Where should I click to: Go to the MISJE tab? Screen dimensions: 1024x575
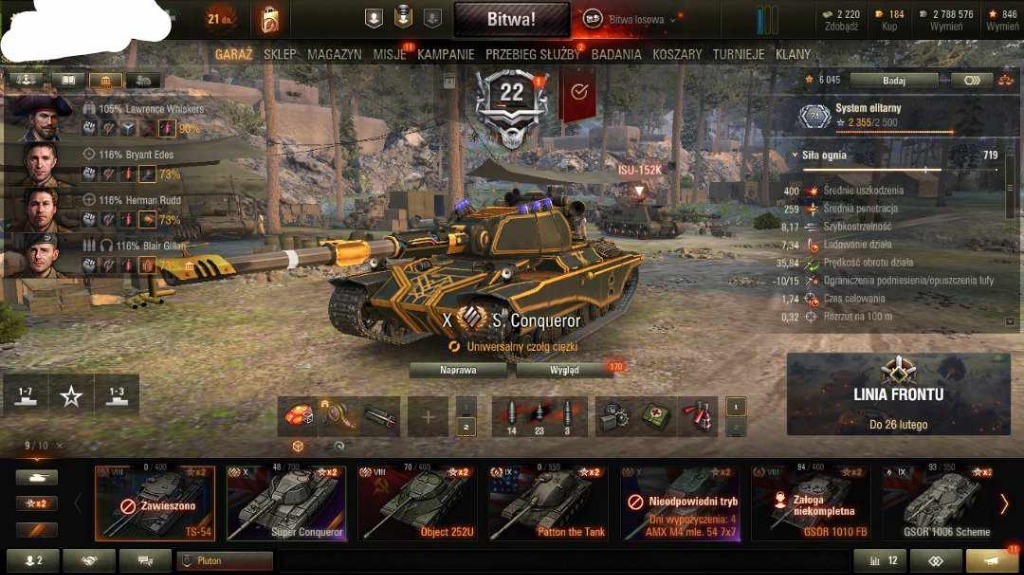point(390,54)
